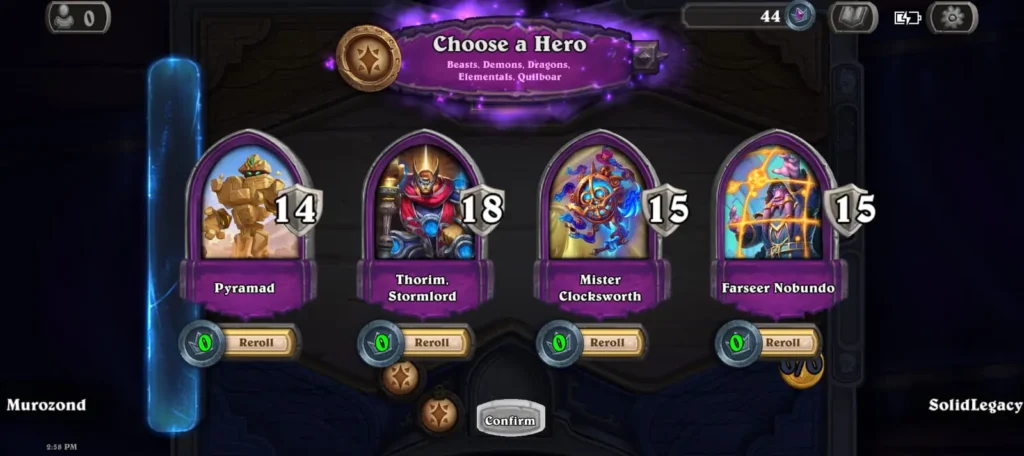This screenshot has height=456, width=1024.
Task: Confirm the hero selection
Action: click(510, 420)
